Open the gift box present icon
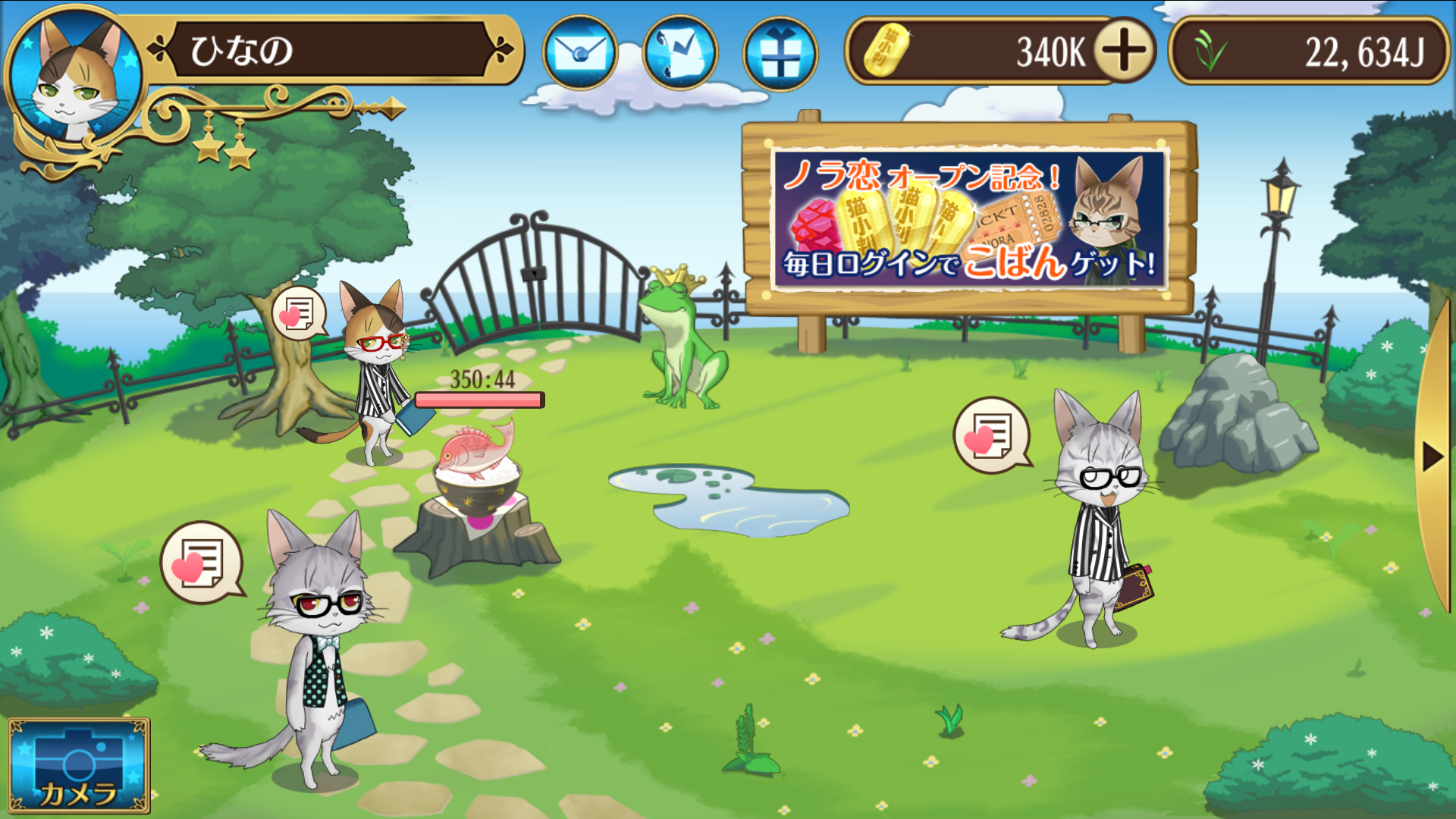 pyautogui.click(x=780, y=54)
